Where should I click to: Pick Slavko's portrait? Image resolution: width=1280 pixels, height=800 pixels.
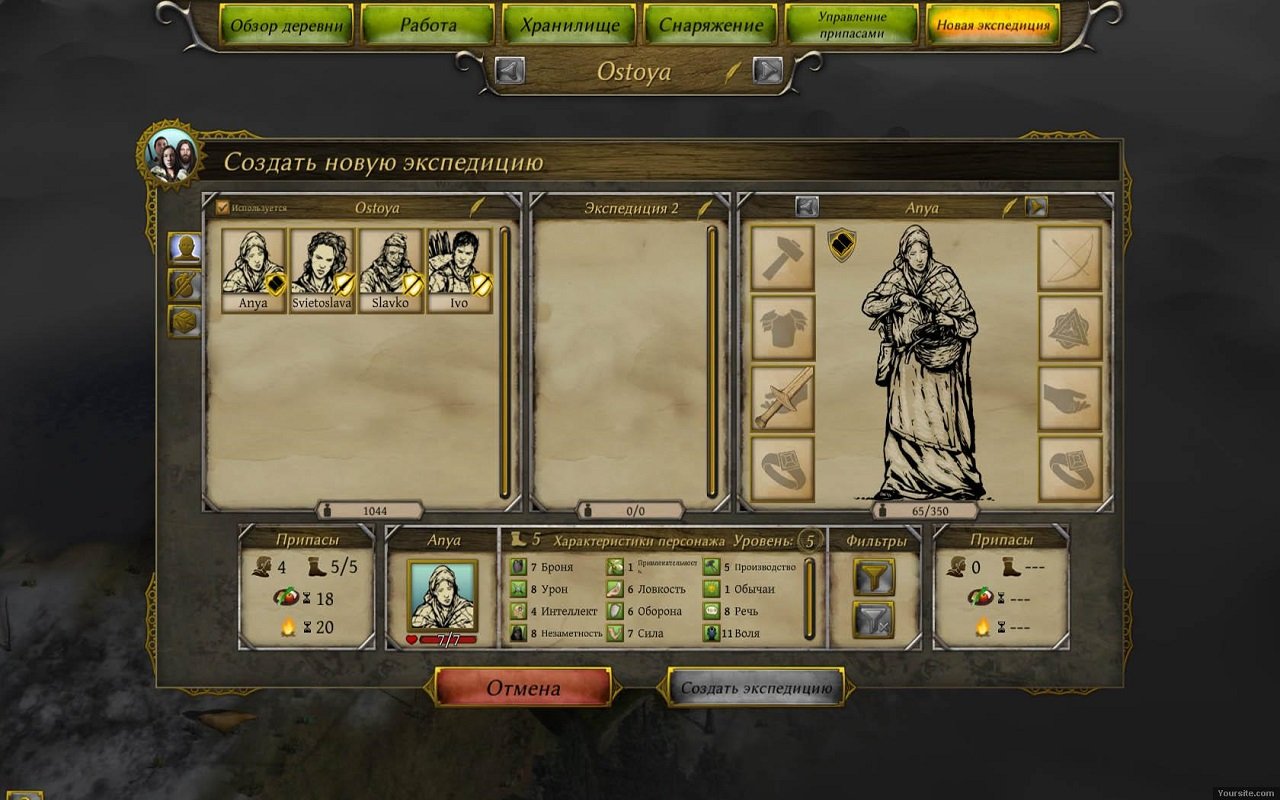pos(391,270)
